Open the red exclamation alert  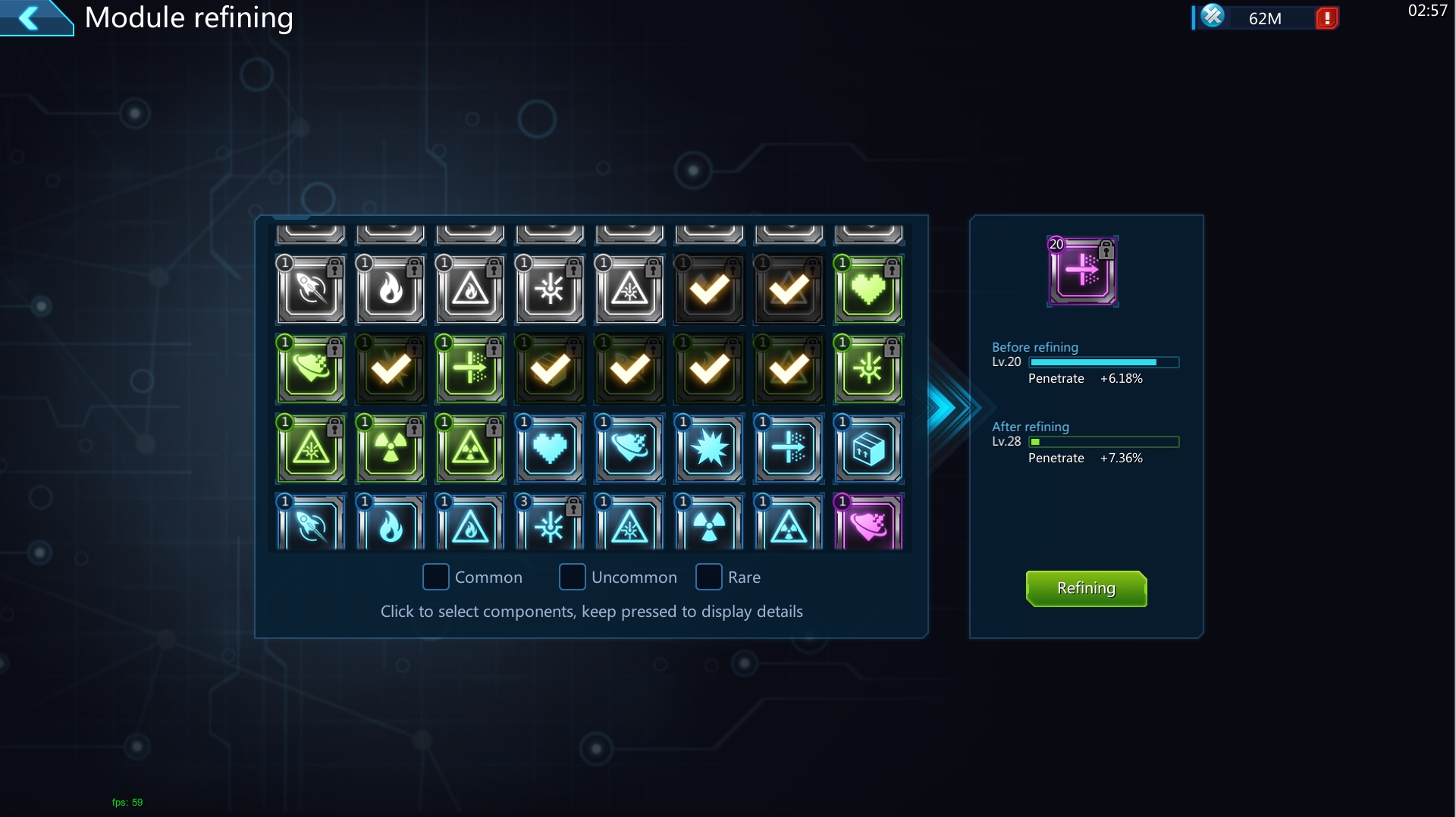point(1327,18)
